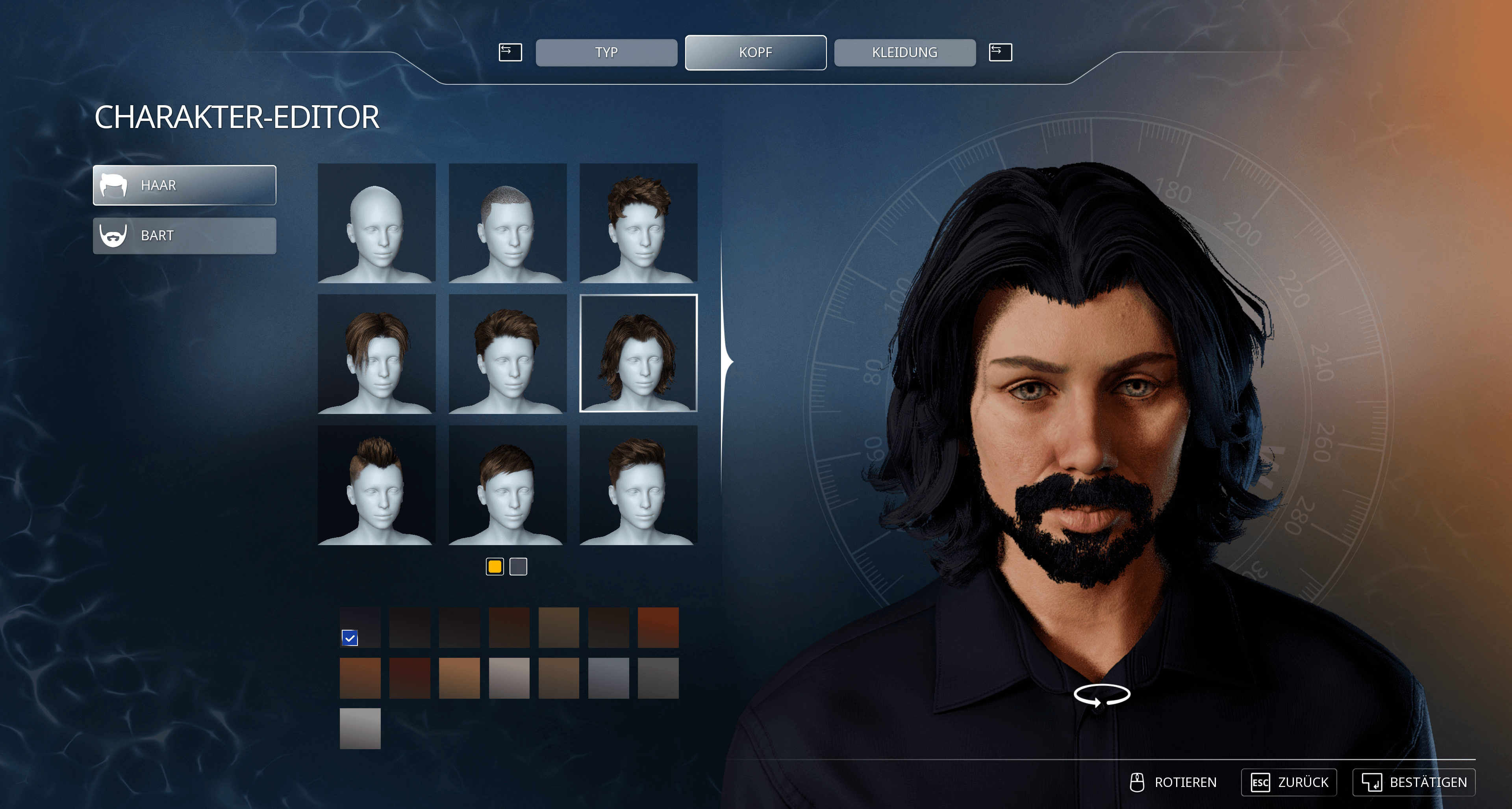
Task: Go to the second hairstyle page
Action: click(x=518, y=566)
